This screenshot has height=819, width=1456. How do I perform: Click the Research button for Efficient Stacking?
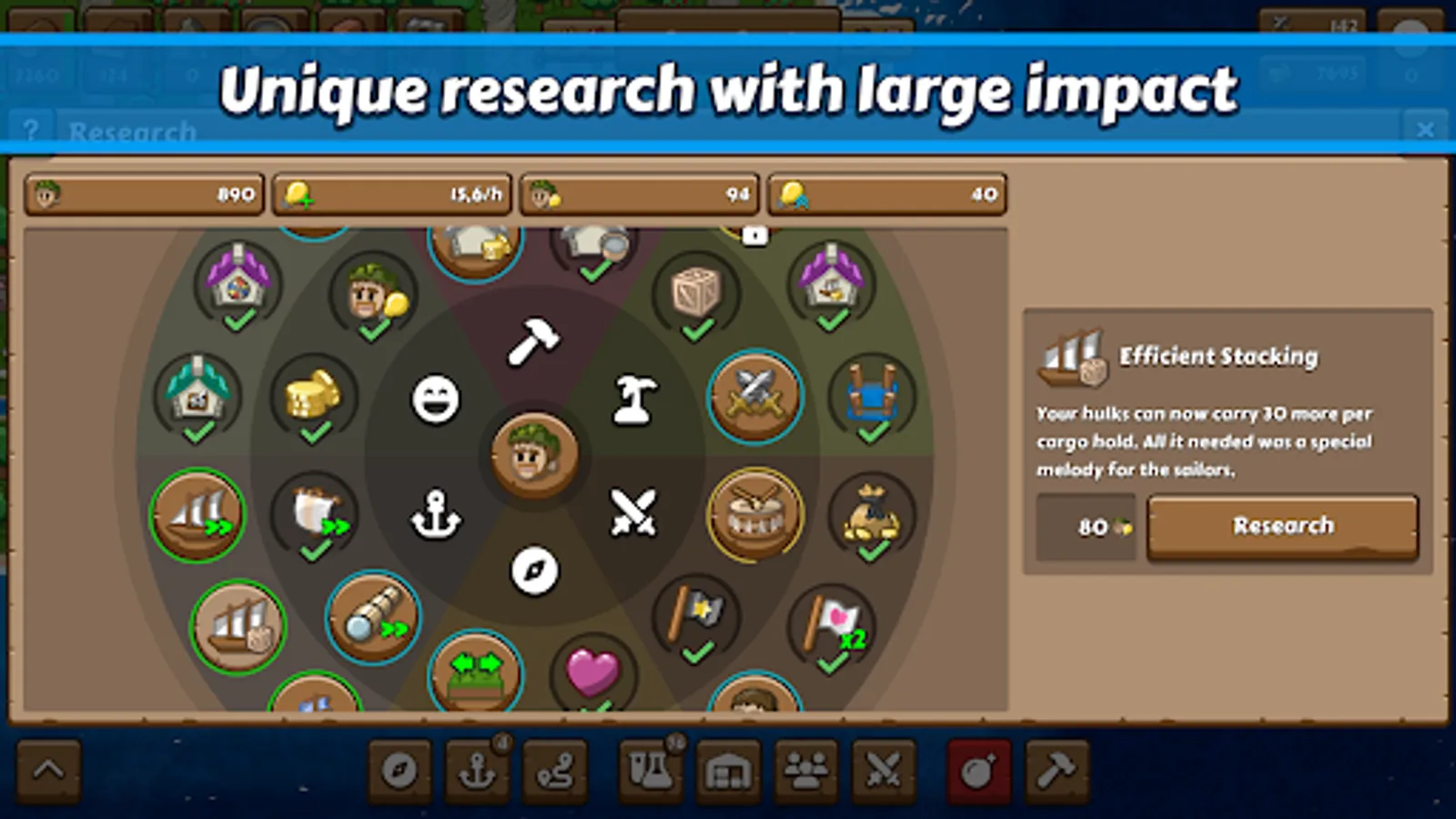pyautogui.click(x=1282, y=526)
